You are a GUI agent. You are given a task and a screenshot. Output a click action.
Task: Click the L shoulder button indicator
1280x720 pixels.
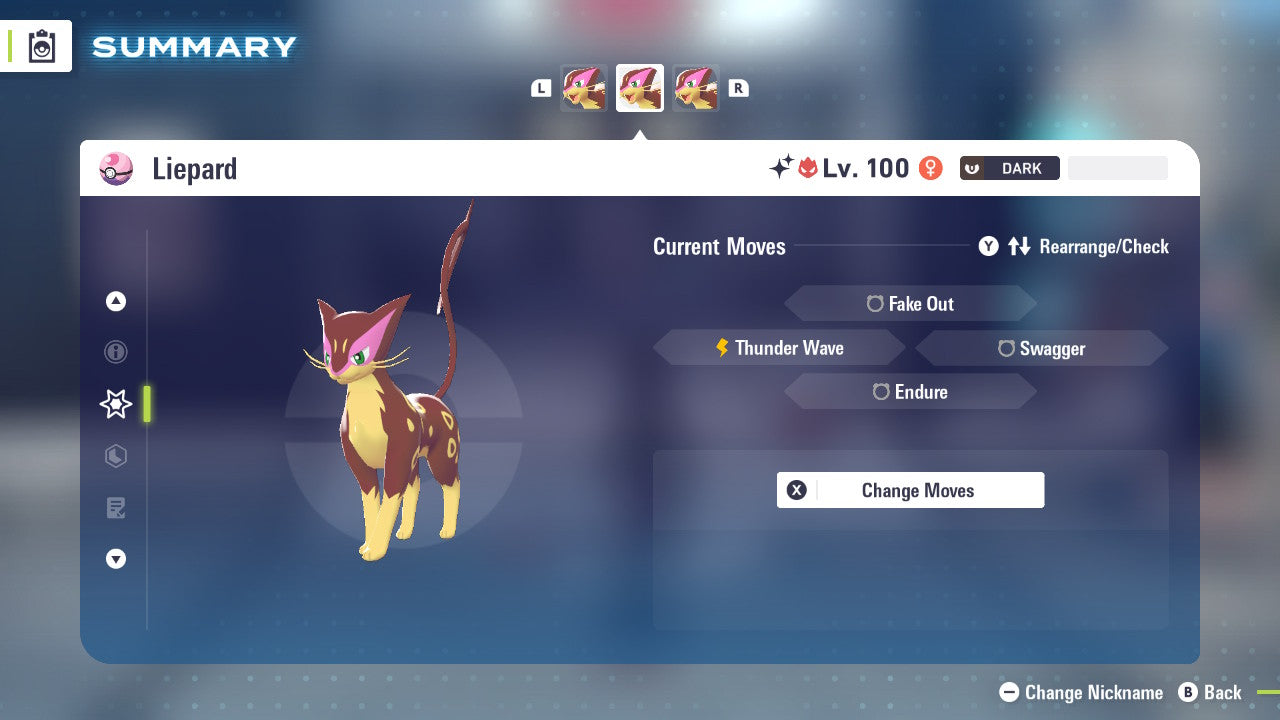[x=540, y=88]
